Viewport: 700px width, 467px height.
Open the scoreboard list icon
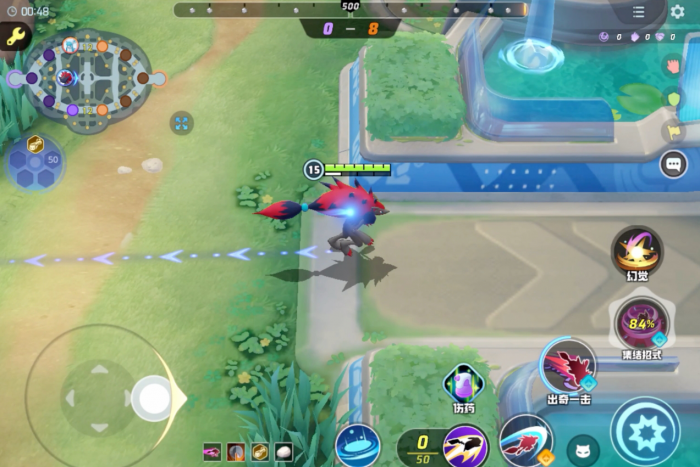coord(639,12)
